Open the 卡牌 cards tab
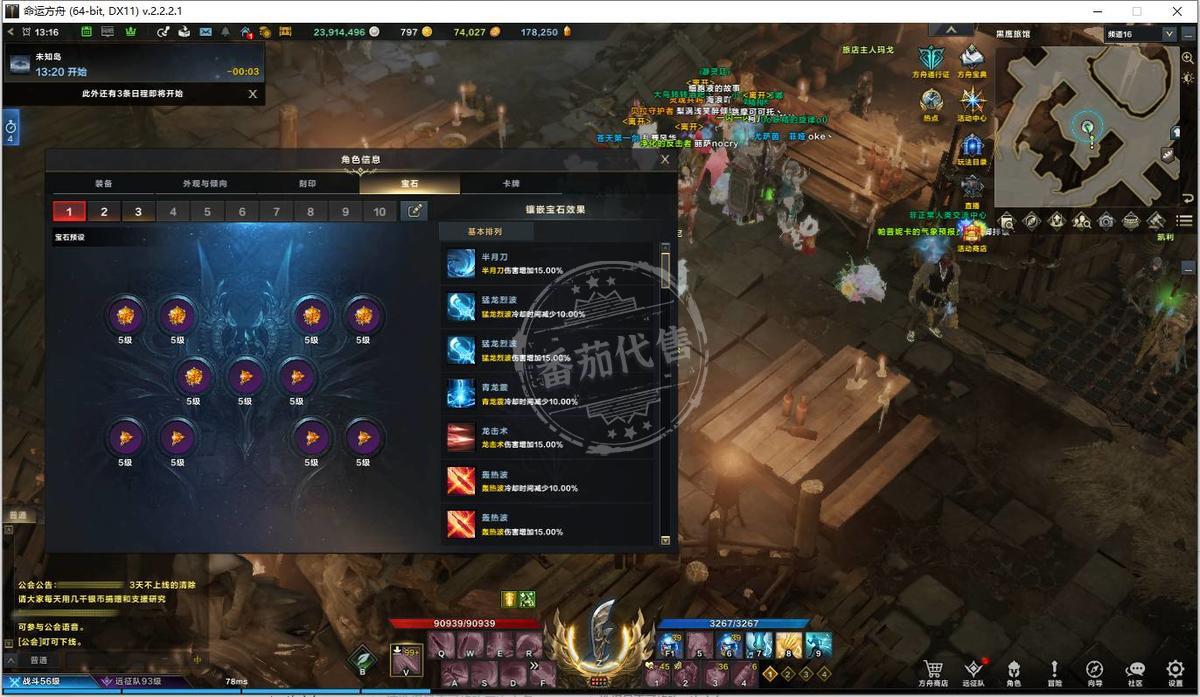 coord(510,184)
